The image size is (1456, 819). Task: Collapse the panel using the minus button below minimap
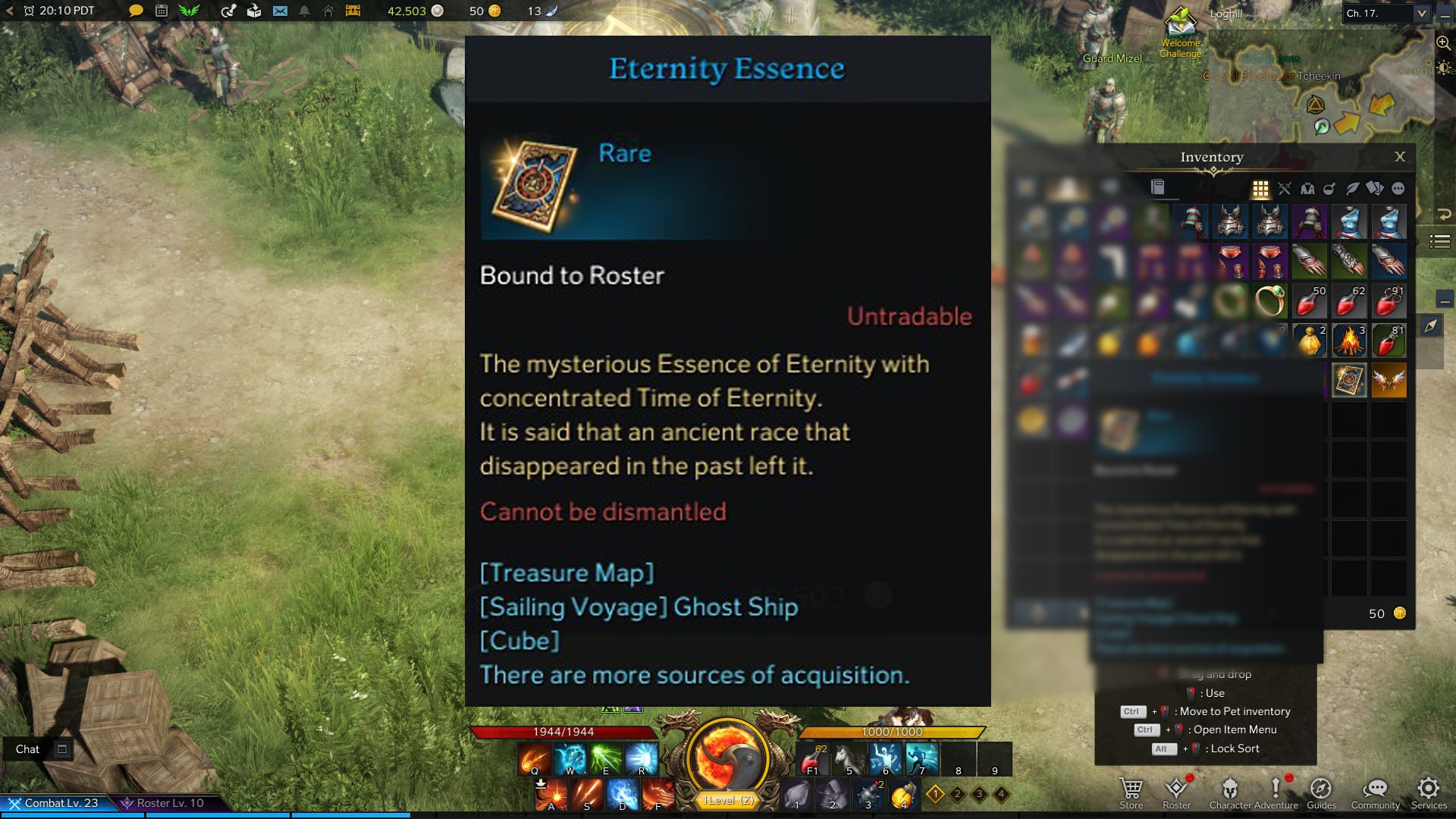(x=1445, y=300)
